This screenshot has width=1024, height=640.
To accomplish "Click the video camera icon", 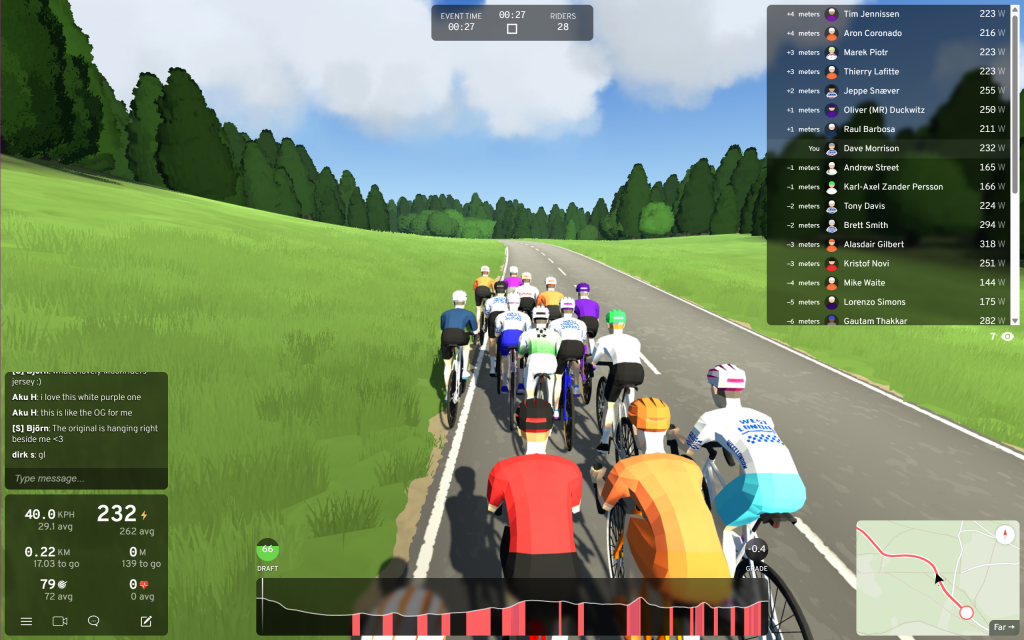I will point(60,621).
